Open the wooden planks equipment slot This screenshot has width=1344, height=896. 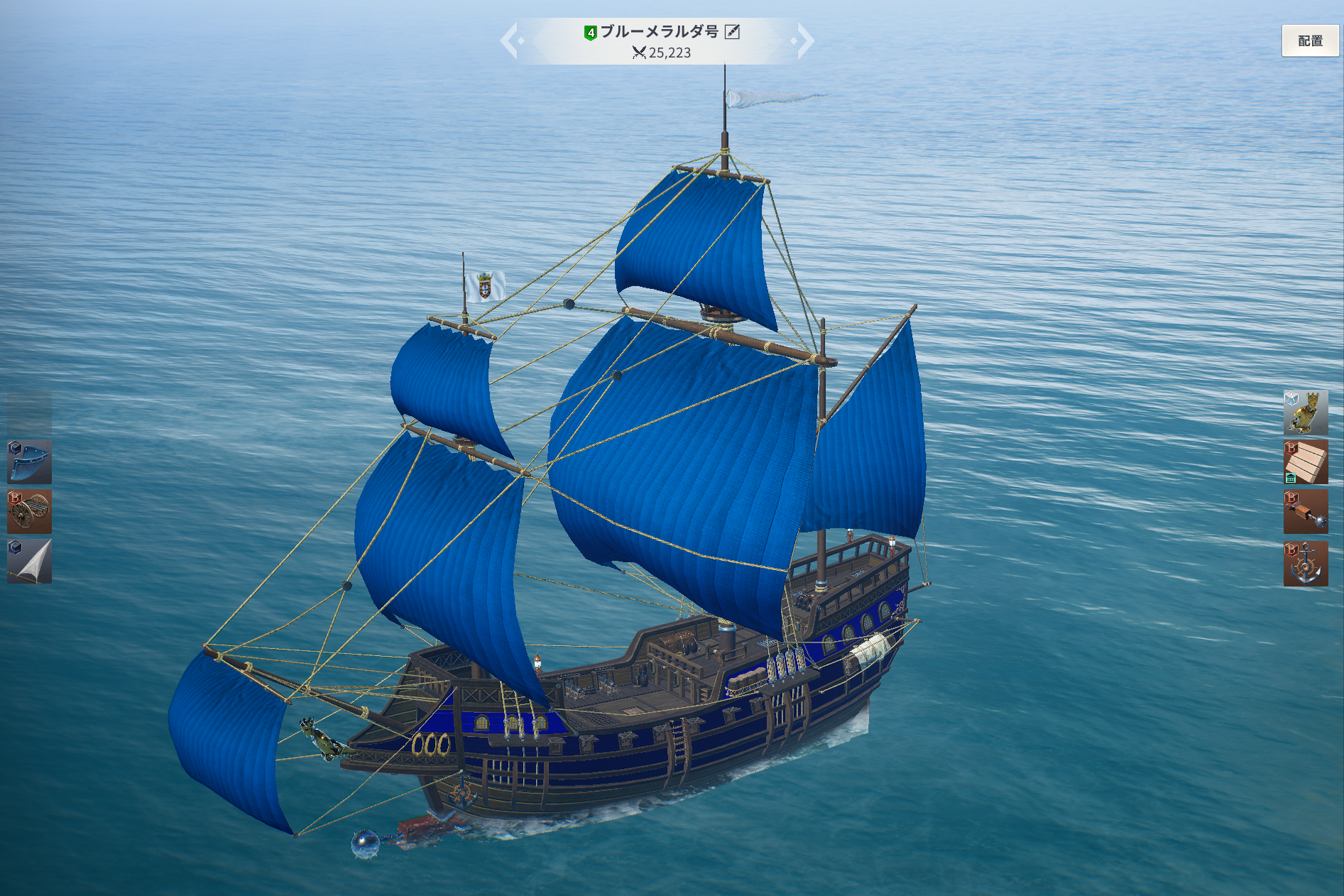coord(1306,462)
